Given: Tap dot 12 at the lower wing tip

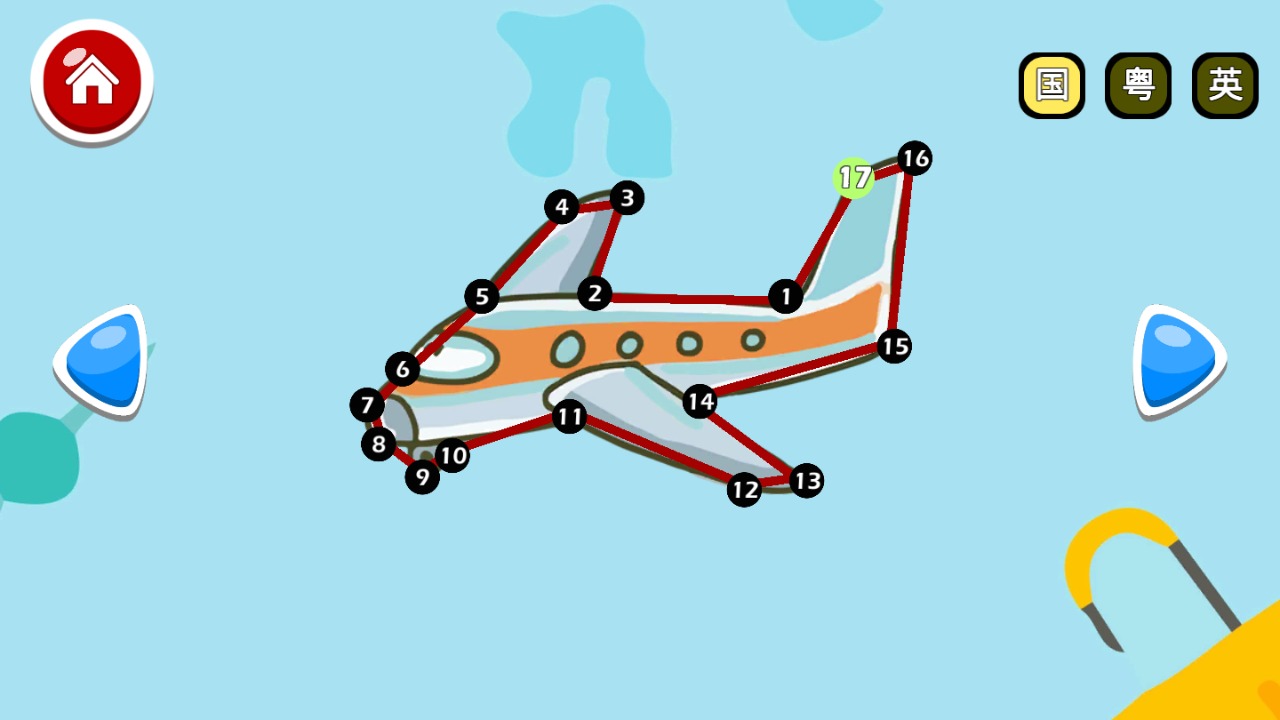Looking at the screenshot, I should [x=744, y=490].
